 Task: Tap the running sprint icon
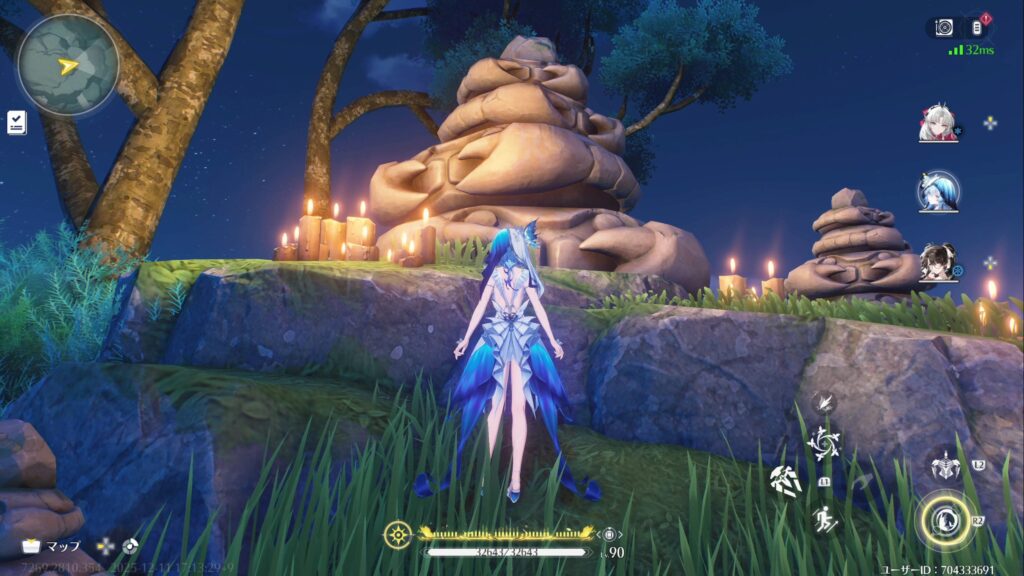pos(824,519)
